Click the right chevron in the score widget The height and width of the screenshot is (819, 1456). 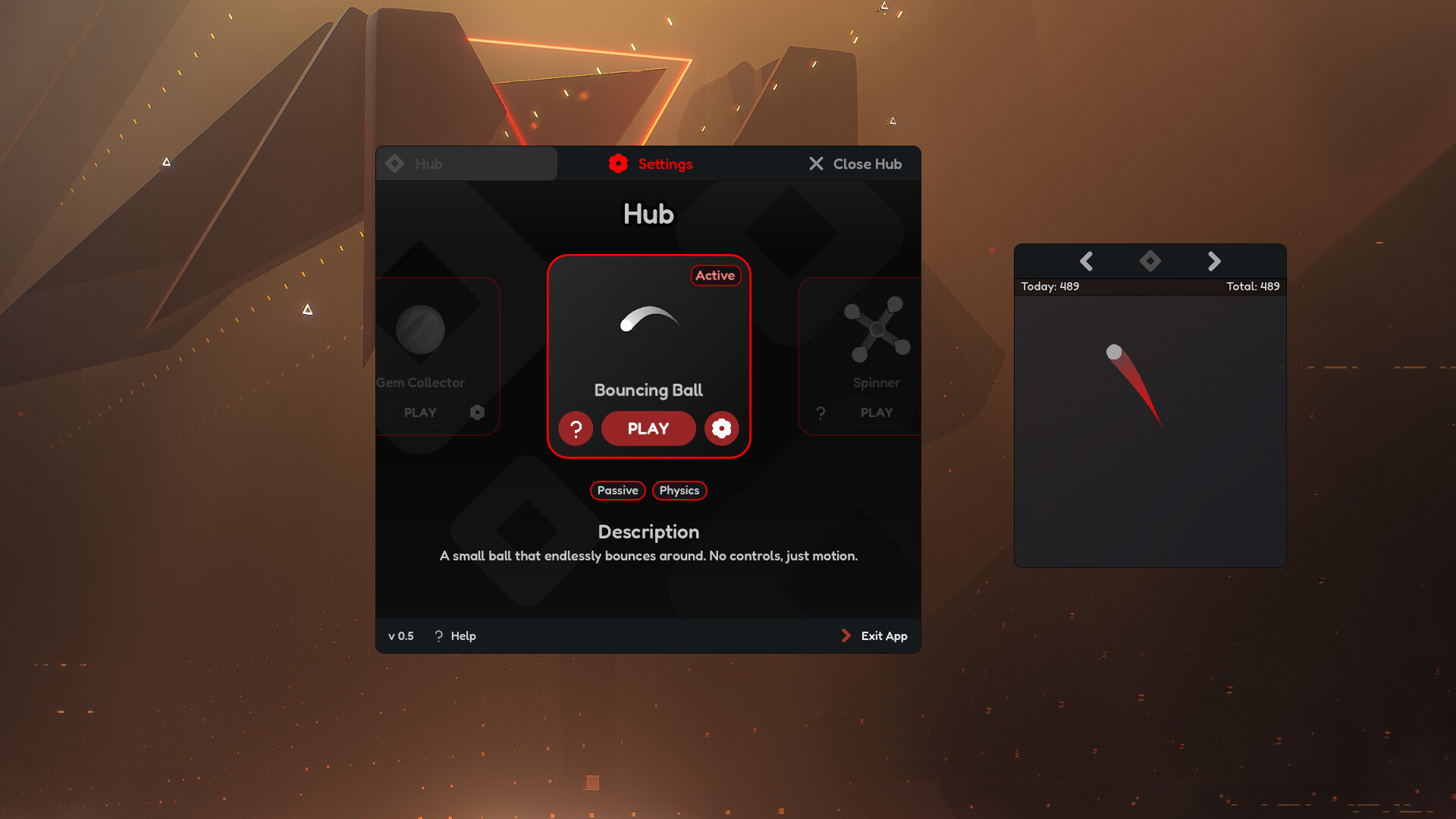(x=1213, y=261)
